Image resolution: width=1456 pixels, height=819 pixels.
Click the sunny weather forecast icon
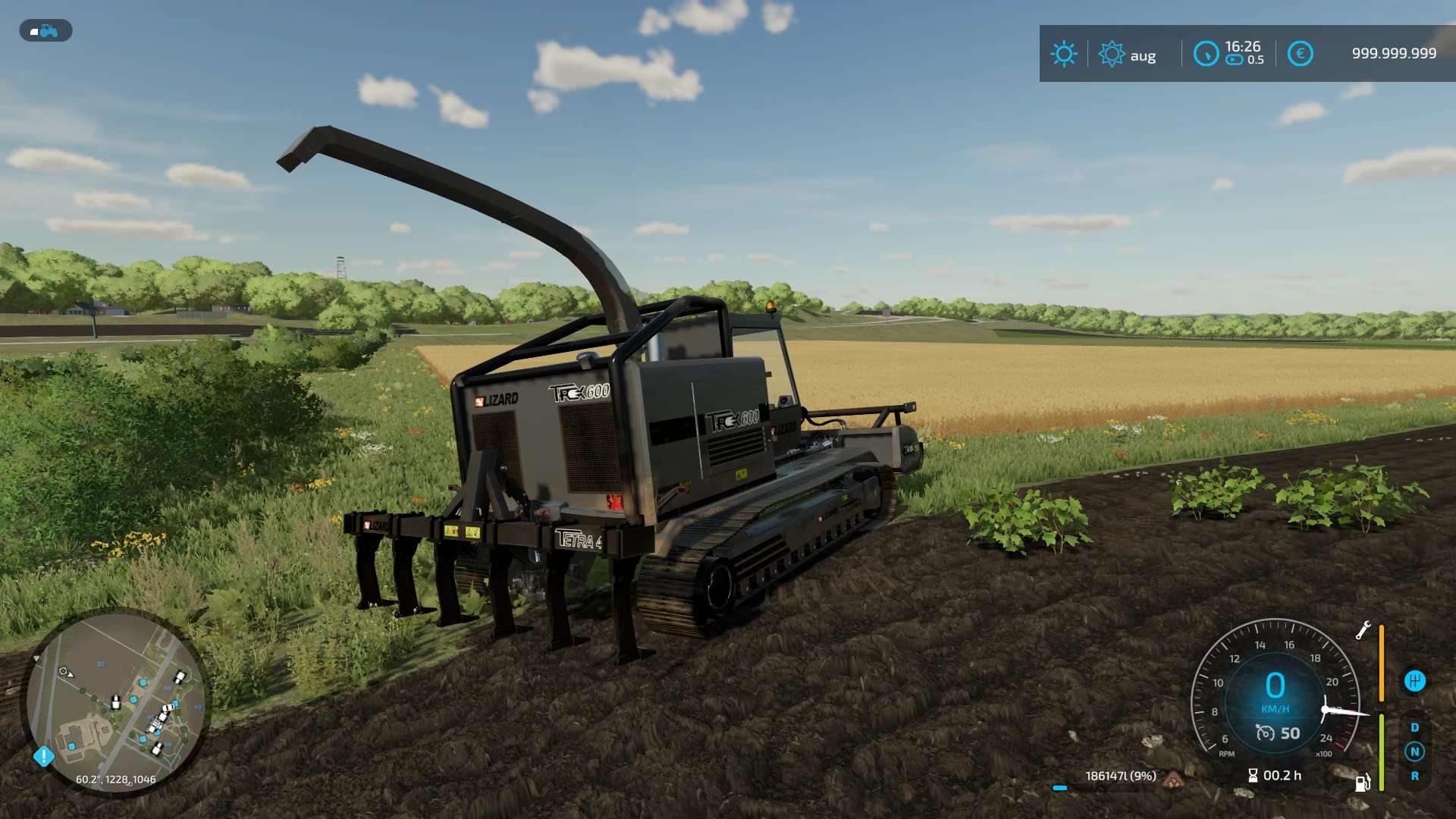(x=1063, y=54)
